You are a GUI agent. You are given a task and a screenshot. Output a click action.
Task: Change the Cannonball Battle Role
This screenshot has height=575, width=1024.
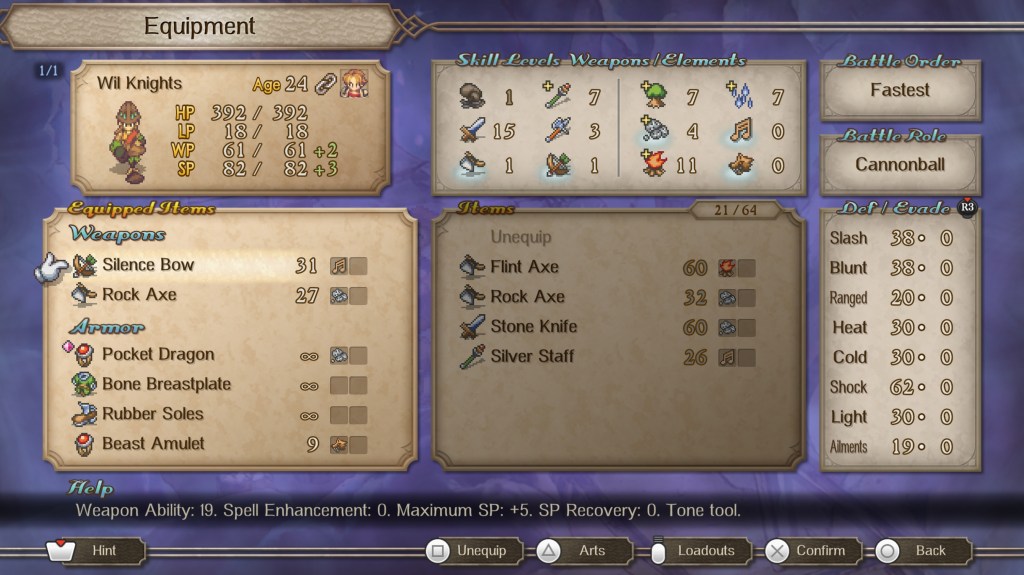click(x=900, y=164)
